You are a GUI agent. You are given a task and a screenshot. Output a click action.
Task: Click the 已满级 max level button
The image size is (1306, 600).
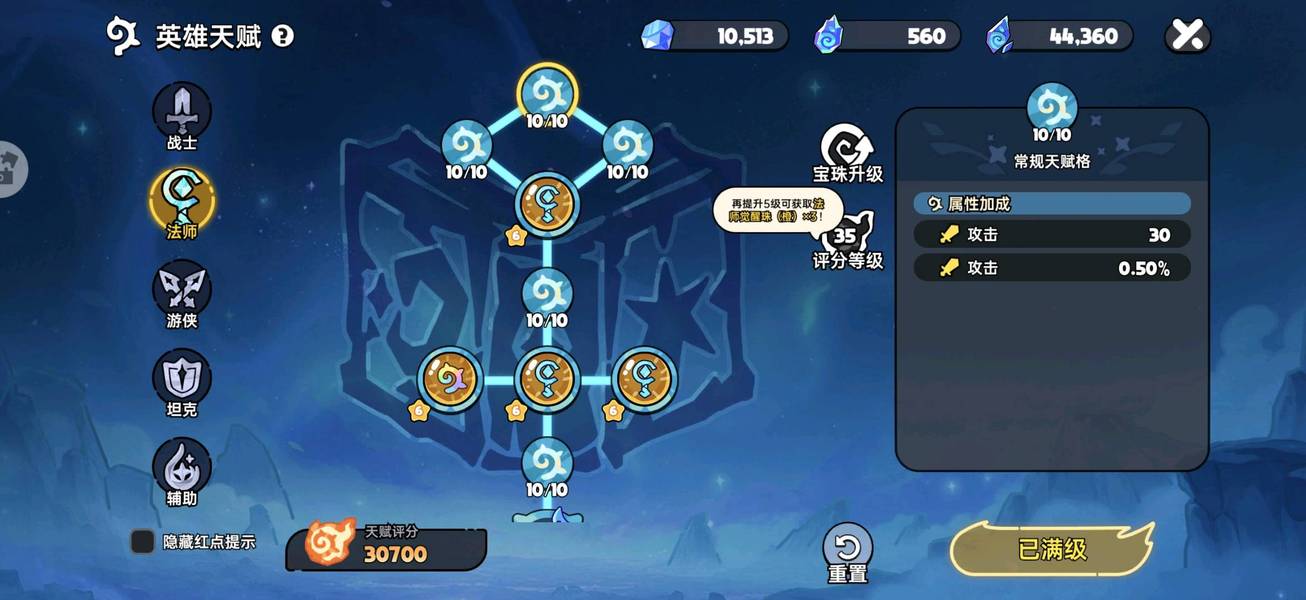coord(1052,549)
